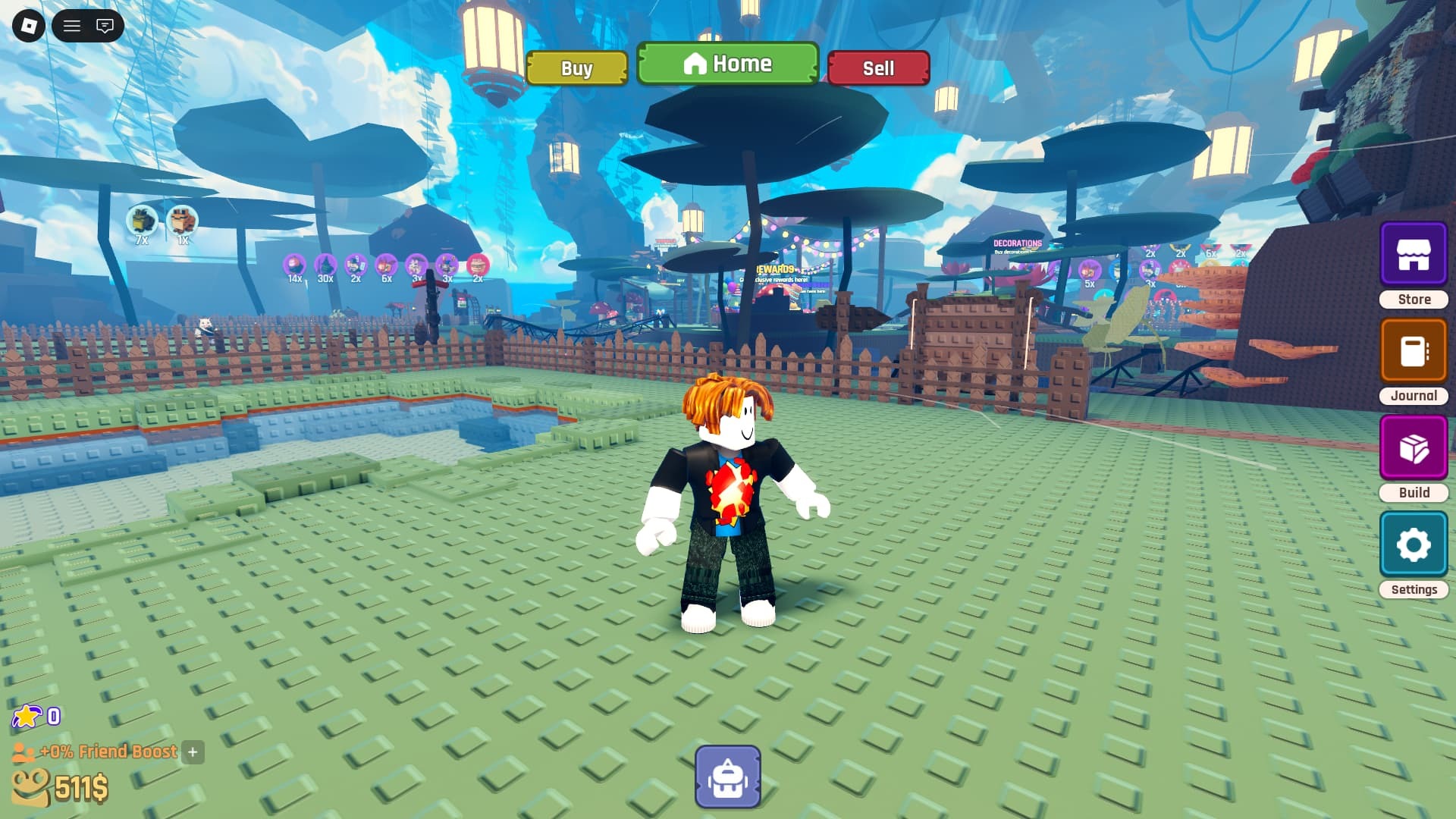The width and height of the screenshot is (1456, 819).
Task: Open the robot assistant at bottom center
Action: click(x=727, y=775)
